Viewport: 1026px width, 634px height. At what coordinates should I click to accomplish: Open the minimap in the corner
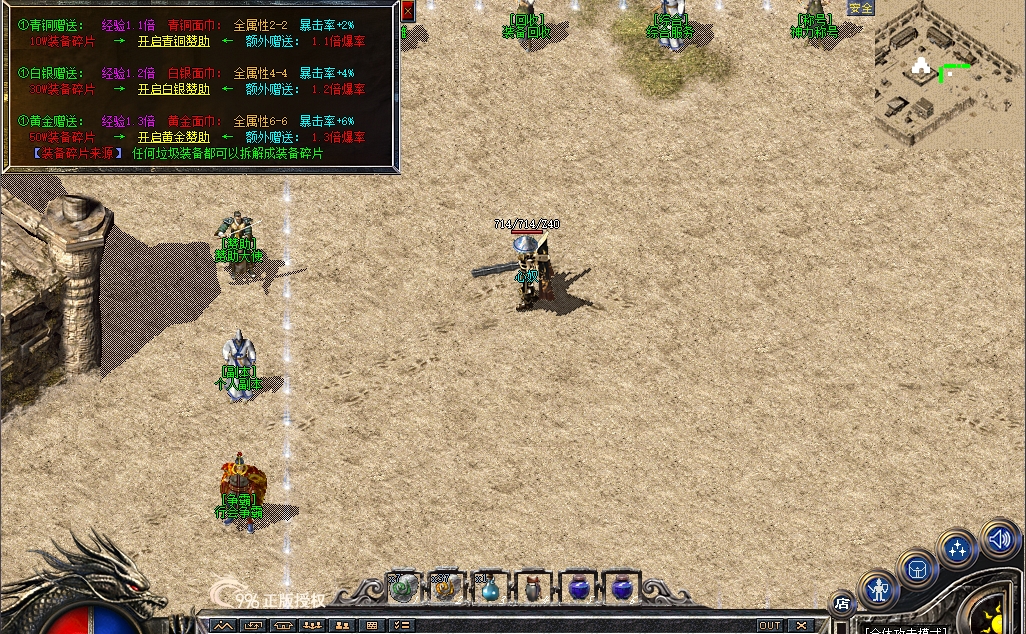coord(947,75)
